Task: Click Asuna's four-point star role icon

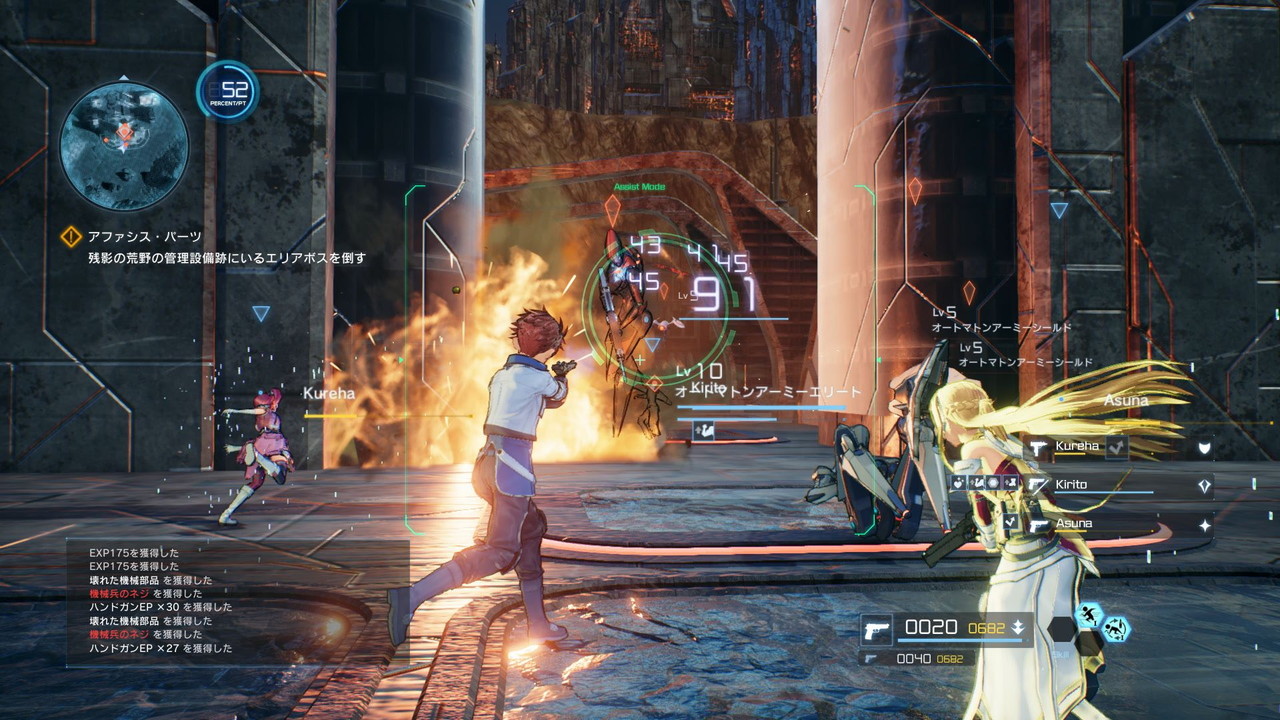Action: pyautogui.click(x=1205, y=525)
